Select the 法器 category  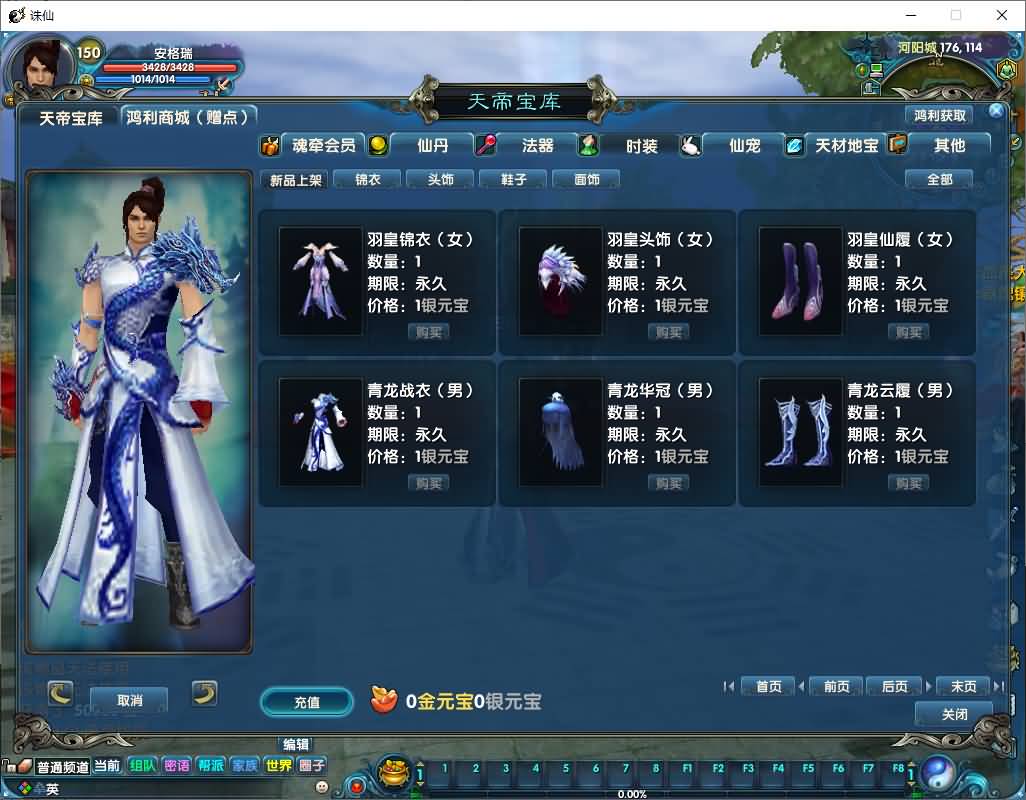coord(537,145)
